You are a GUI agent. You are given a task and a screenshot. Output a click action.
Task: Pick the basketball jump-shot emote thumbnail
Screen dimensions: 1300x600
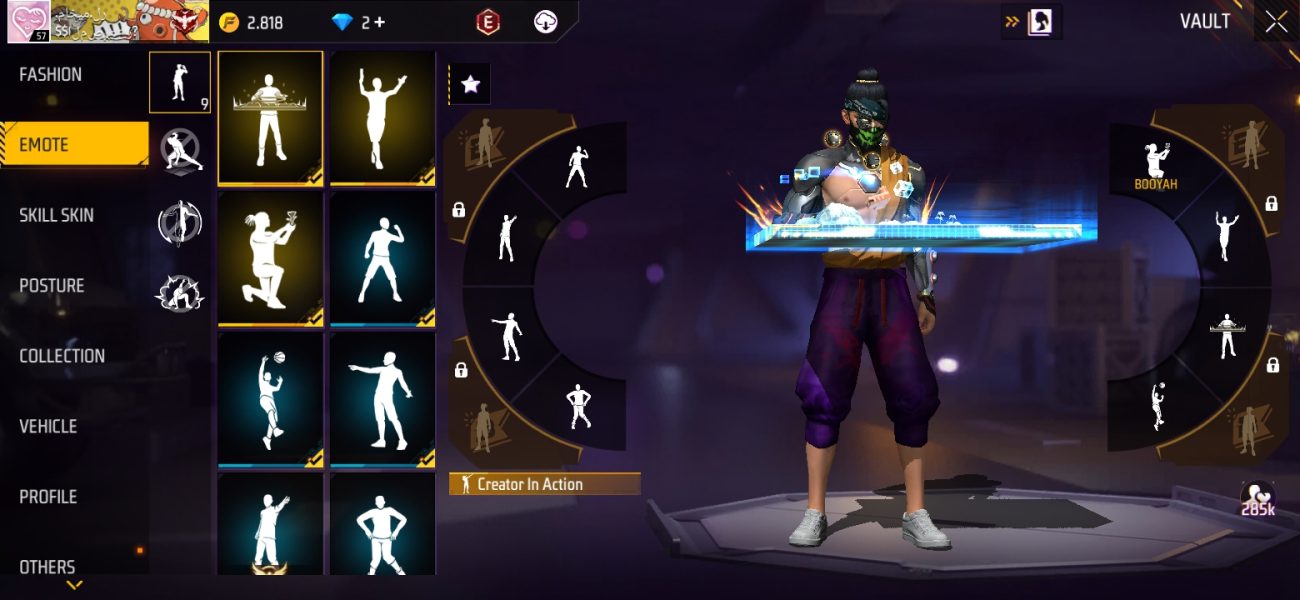pos(270,399)
